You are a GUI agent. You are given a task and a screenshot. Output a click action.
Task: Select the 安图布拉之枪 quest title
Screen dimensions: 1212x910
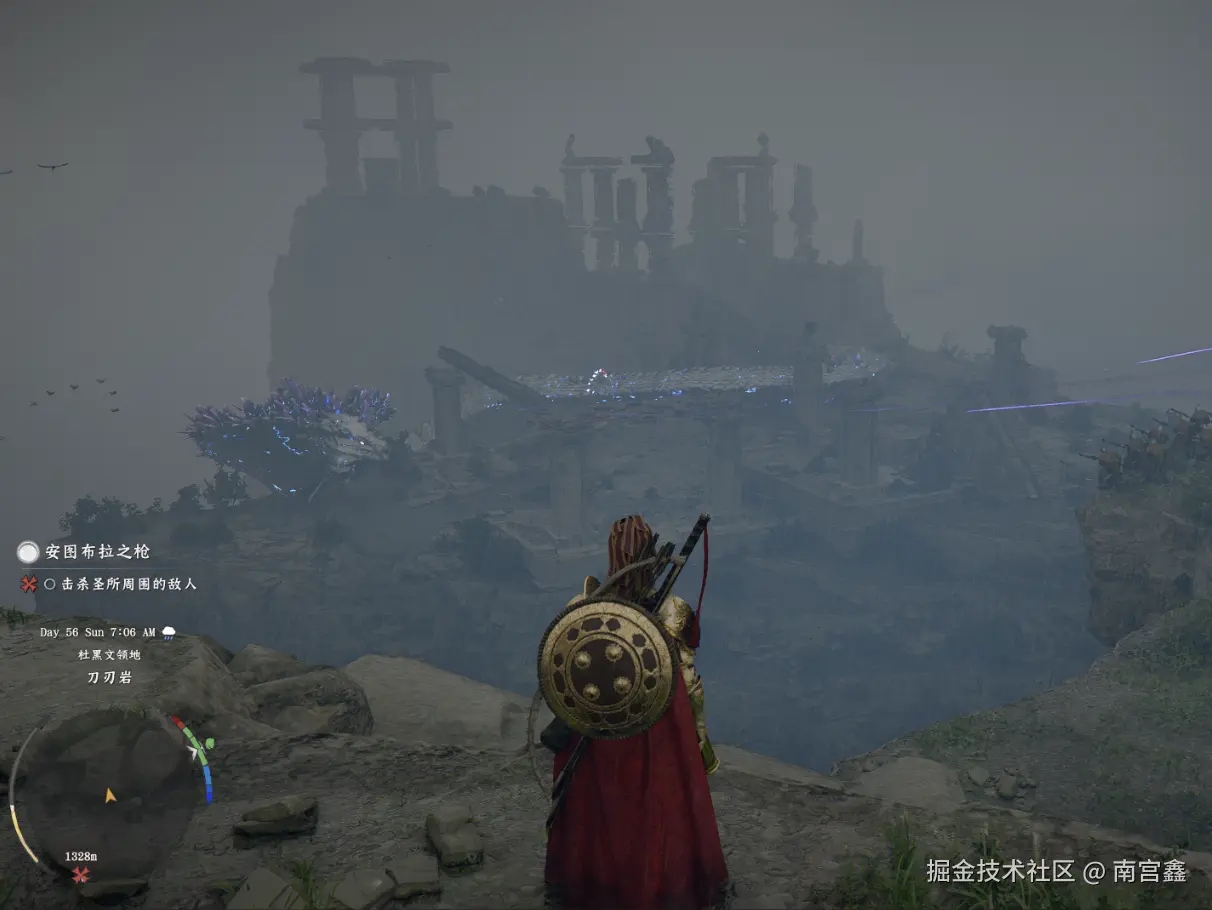97,551
